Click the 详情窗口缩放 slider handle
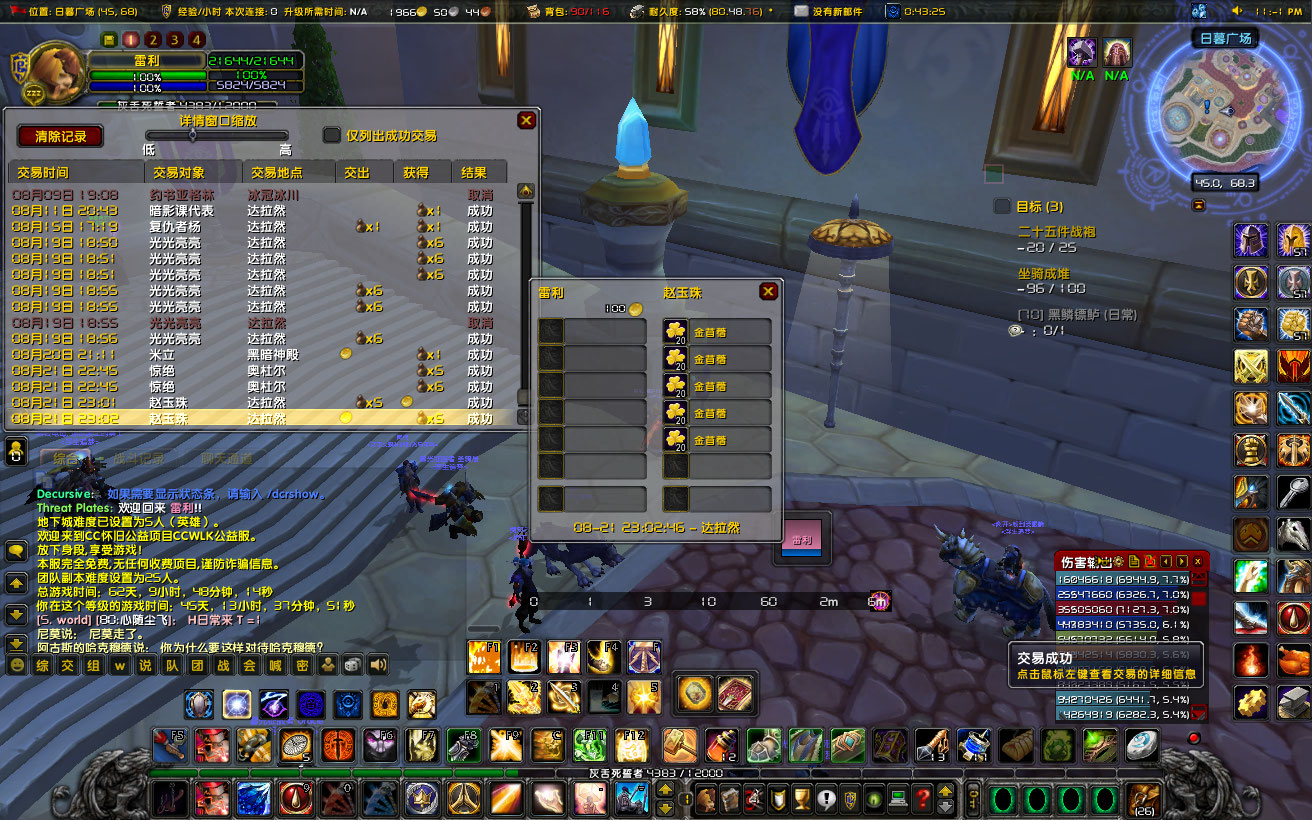This screenshot has height=820, width=1312. click(194, 134)
